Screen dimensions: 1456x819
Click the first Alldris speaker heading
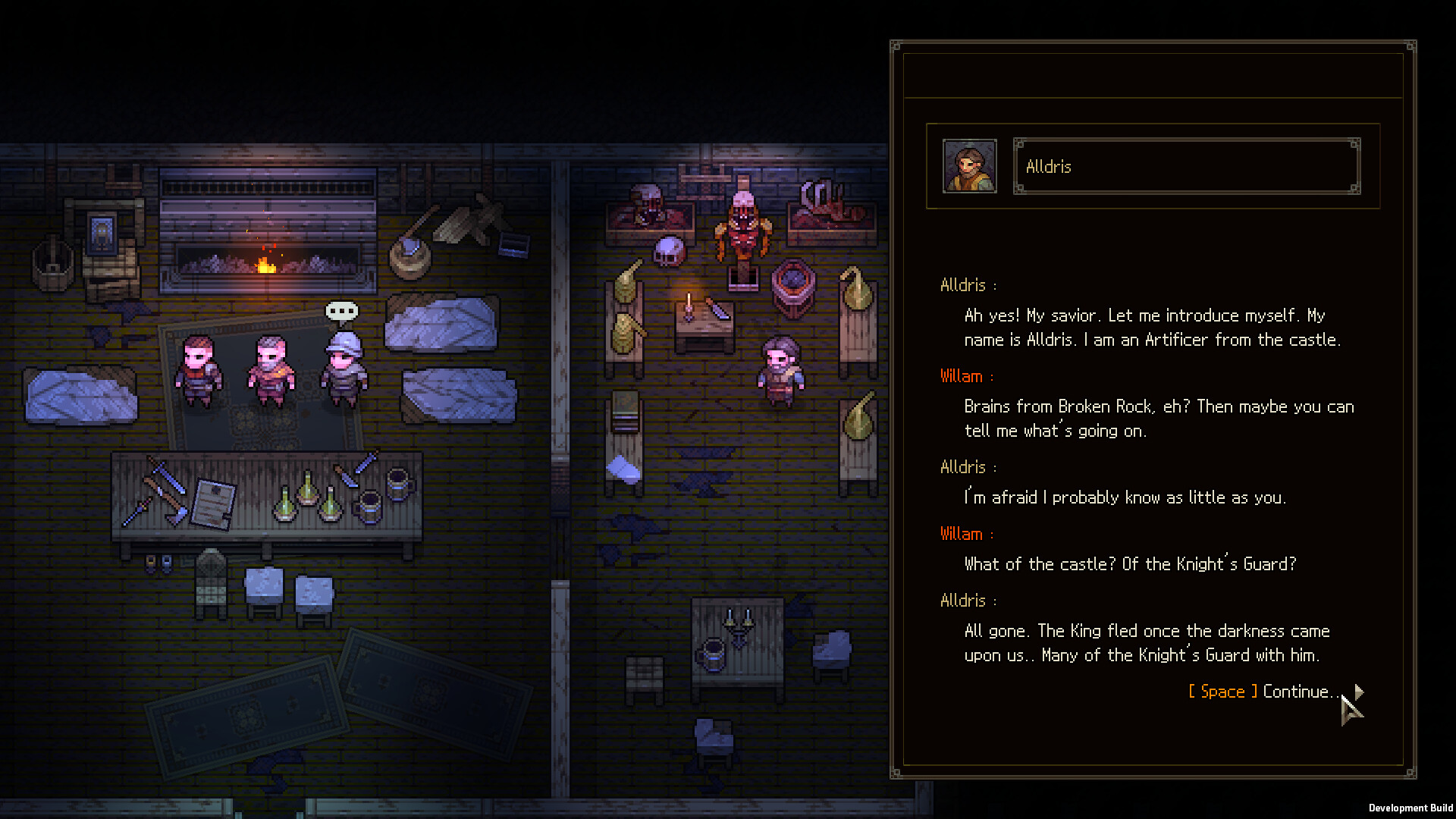[963, 284]
